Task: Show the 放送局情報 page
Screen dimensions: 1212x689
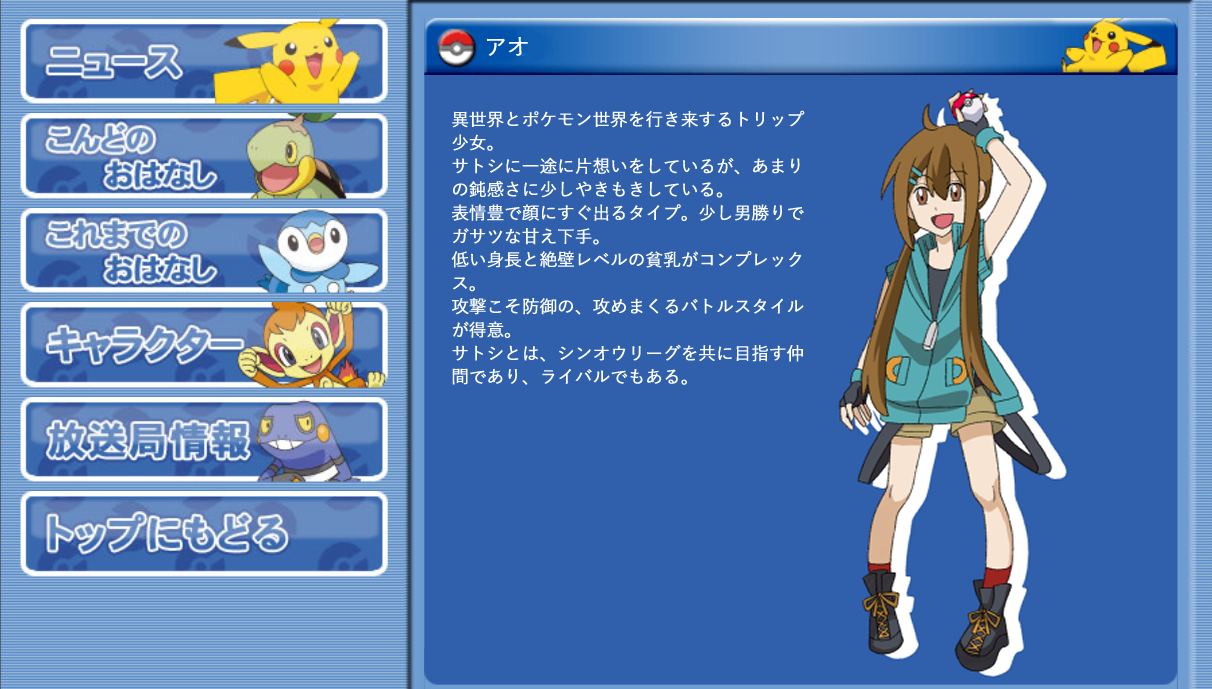Action: coord(203,440)
